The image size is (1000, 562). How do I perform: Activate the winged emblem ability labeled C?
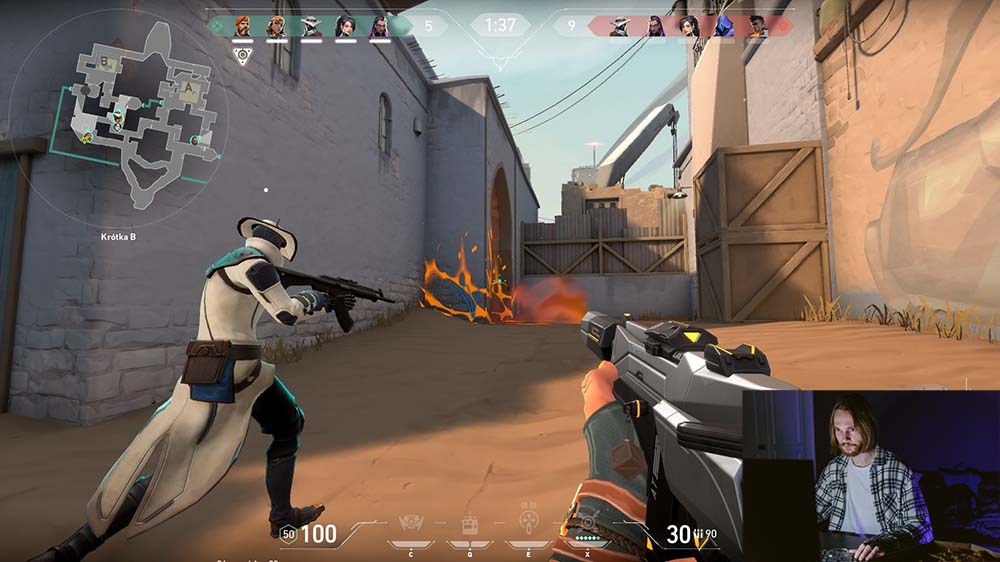click(x=410, y=523)
